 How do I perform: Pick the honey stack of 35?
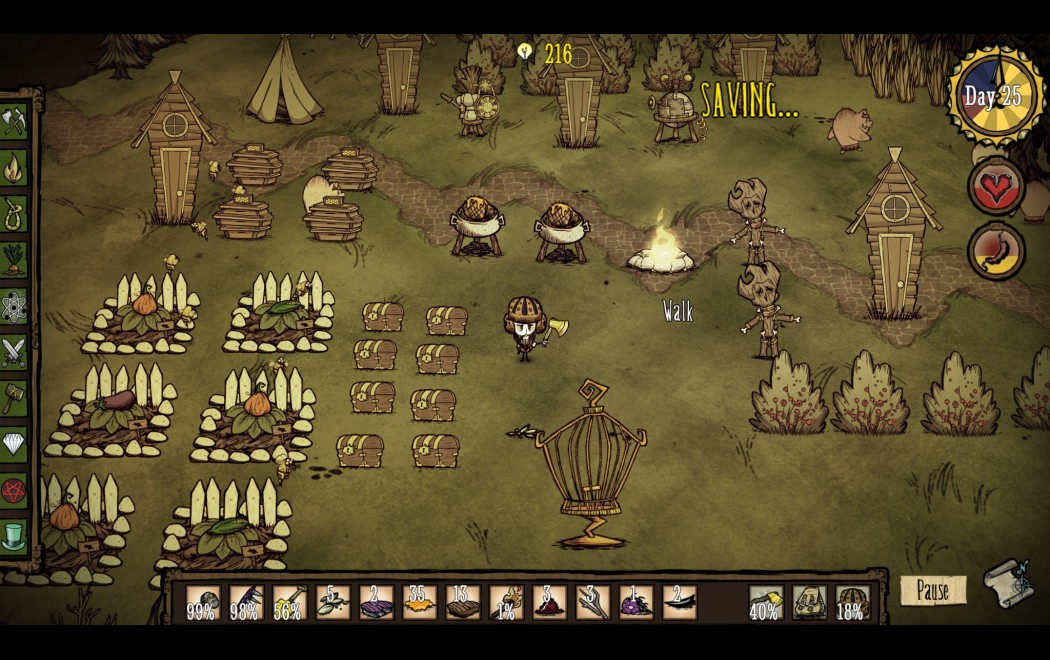point(419,602)
